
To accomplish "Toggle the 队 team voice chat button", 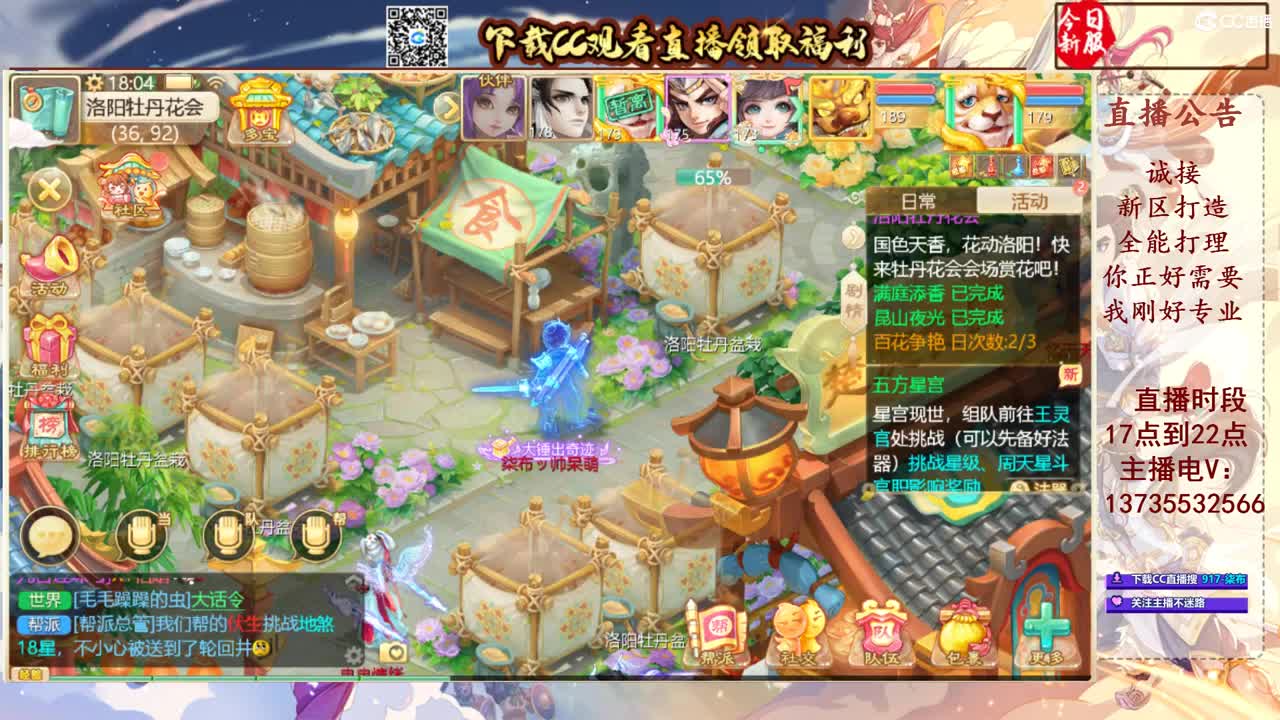I will tap(231, 535).
